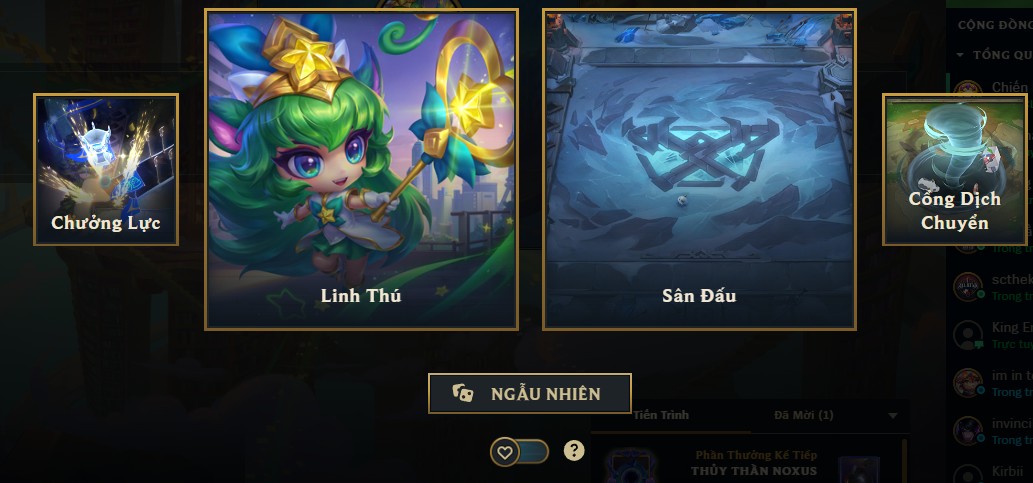This screenshot has width=1033, height=483.
Task: Collapse the panel with the dropdown arrow
Action: coord(893,416)
